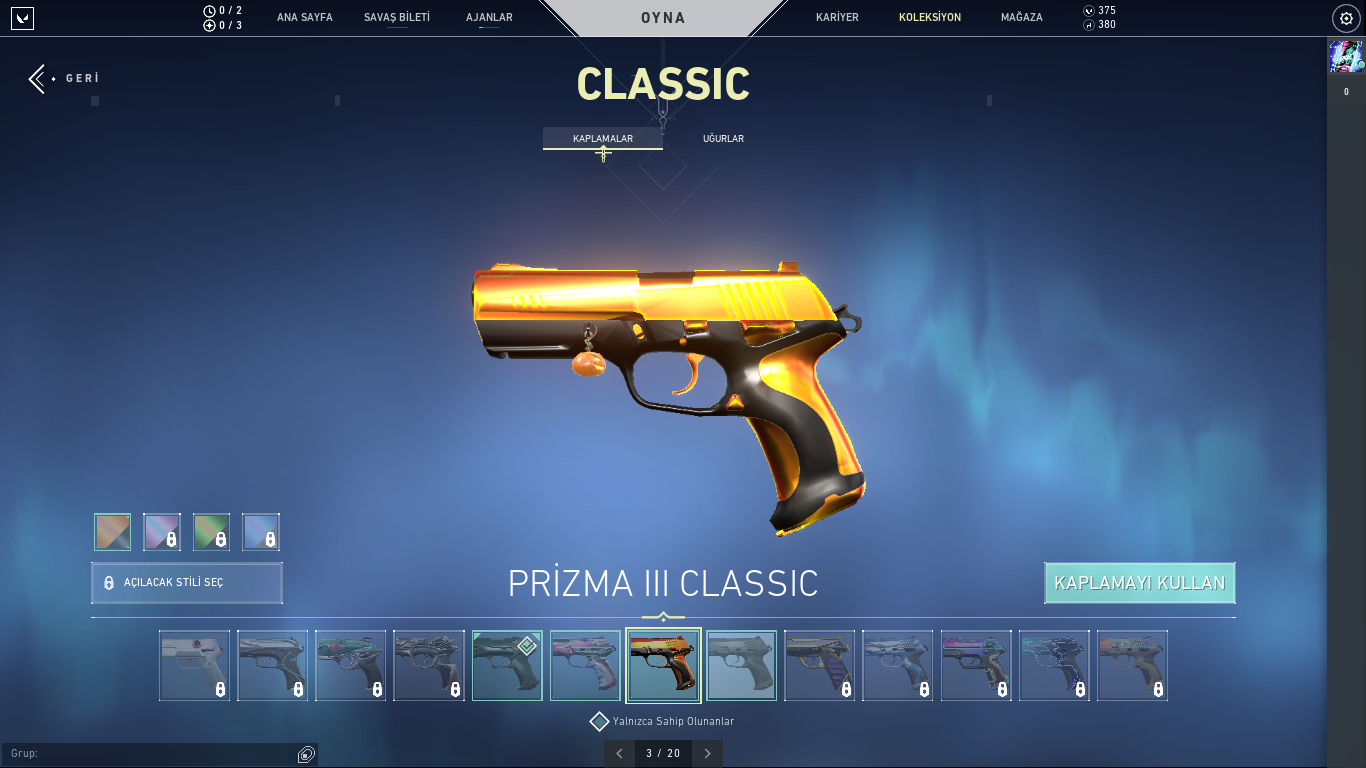Select the first unlocked color variant swatch
The width and height of the screenshot is (1366, 768).
113,532
